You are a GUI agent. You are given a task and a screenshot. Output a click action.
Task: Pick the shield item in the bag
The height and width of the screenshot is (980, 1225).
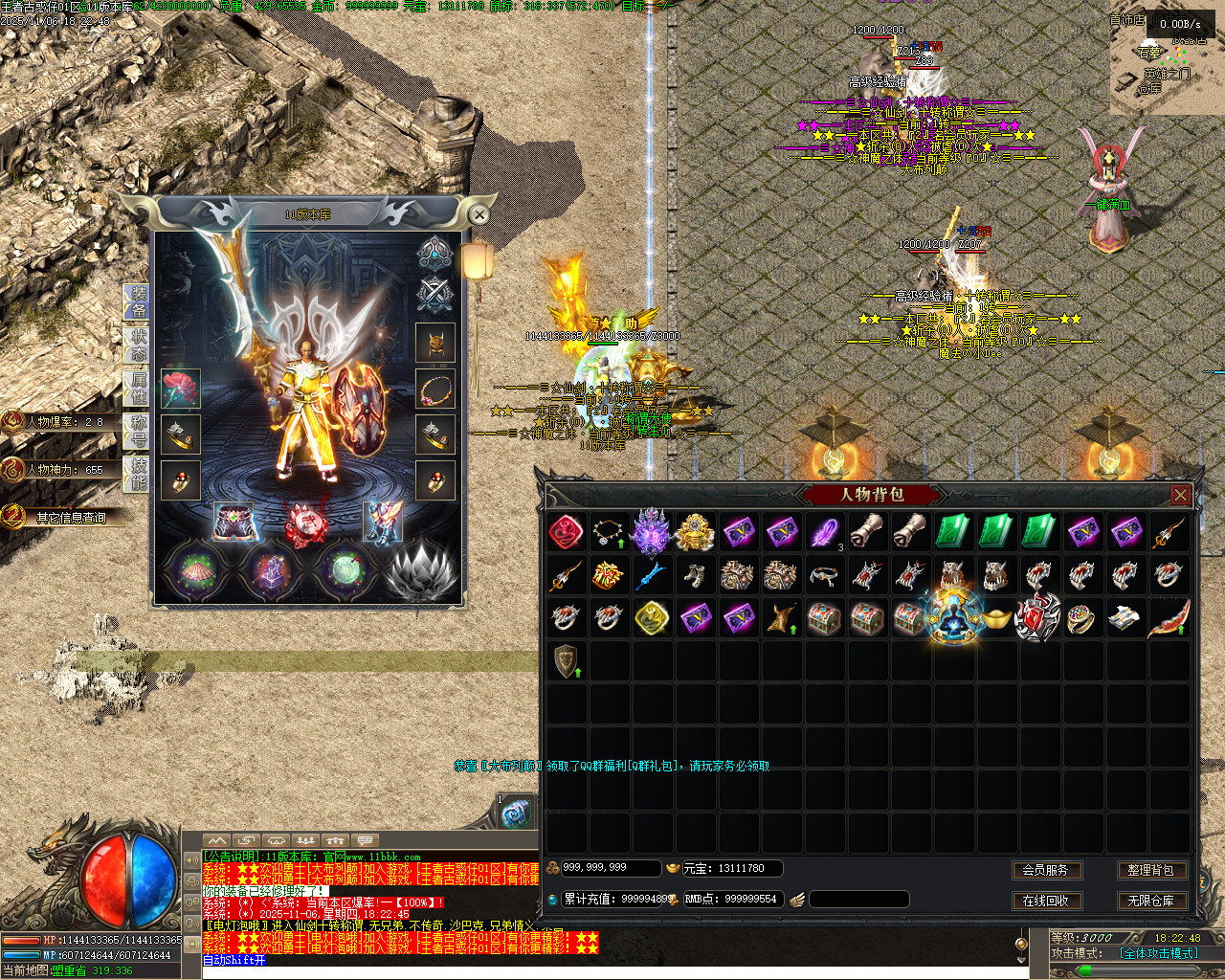point(568,660)
